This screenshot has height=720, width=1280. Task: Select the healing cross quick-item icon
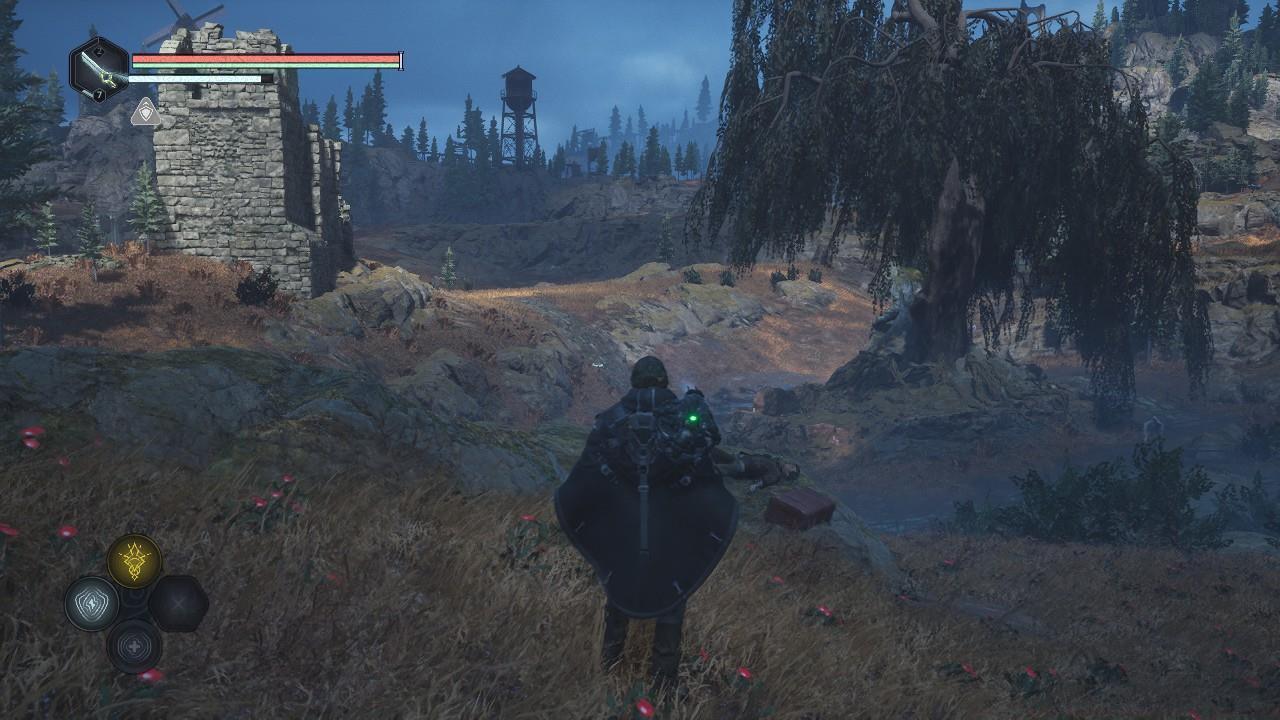(133, 645)
